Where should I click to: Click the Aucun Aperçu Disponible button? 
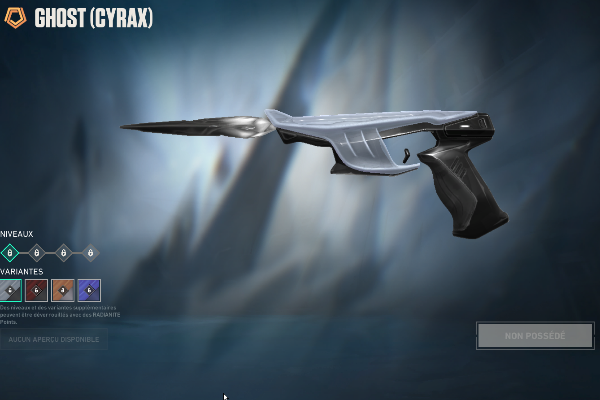(x=54, y=340)
